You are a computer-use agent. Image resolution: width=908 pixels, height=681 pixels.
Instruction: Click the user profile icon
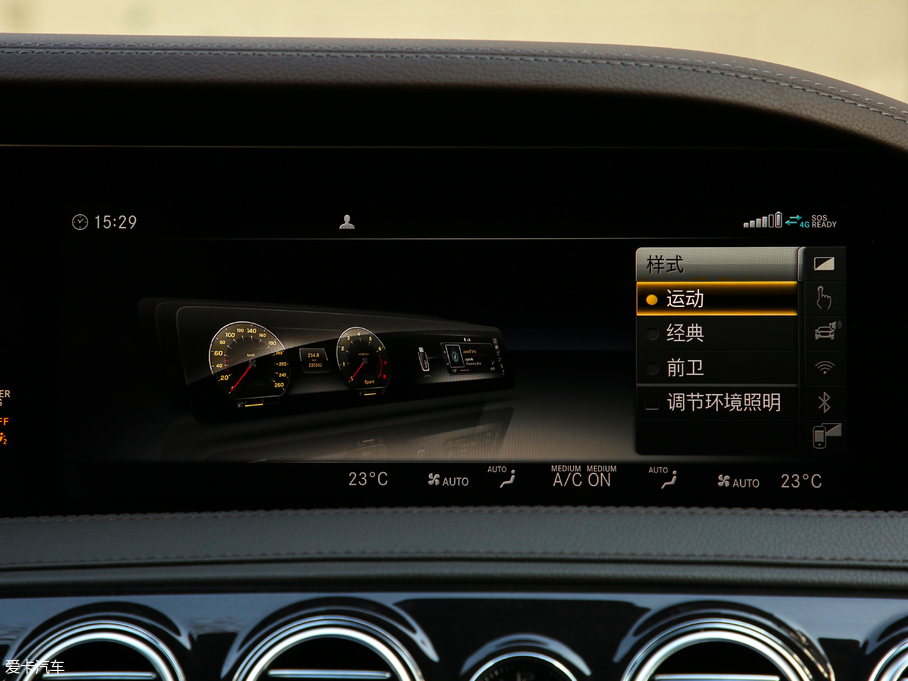pos(347,222)
